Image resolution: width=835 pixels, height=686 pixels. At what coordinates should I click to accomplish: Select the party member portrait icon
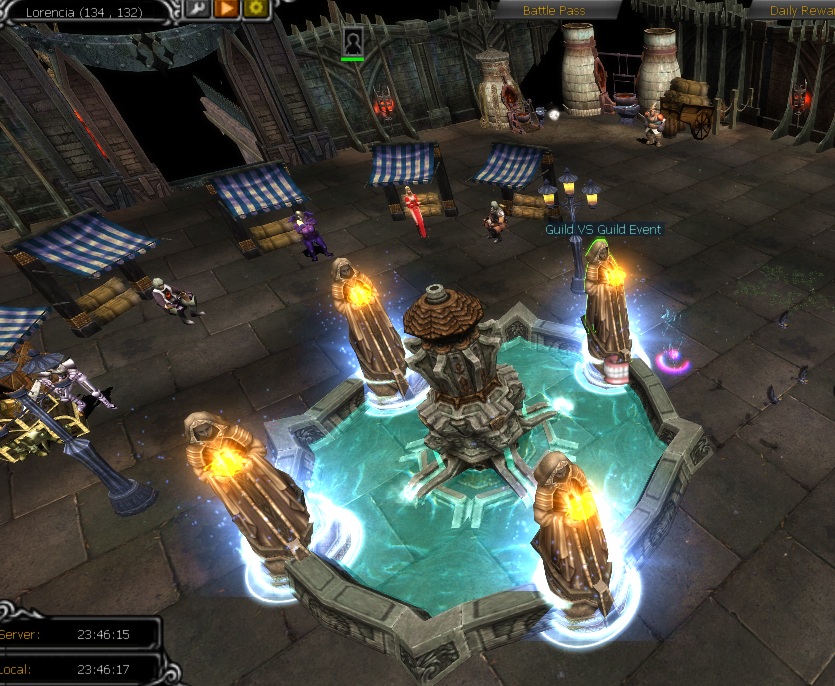(x=353, y=41)
